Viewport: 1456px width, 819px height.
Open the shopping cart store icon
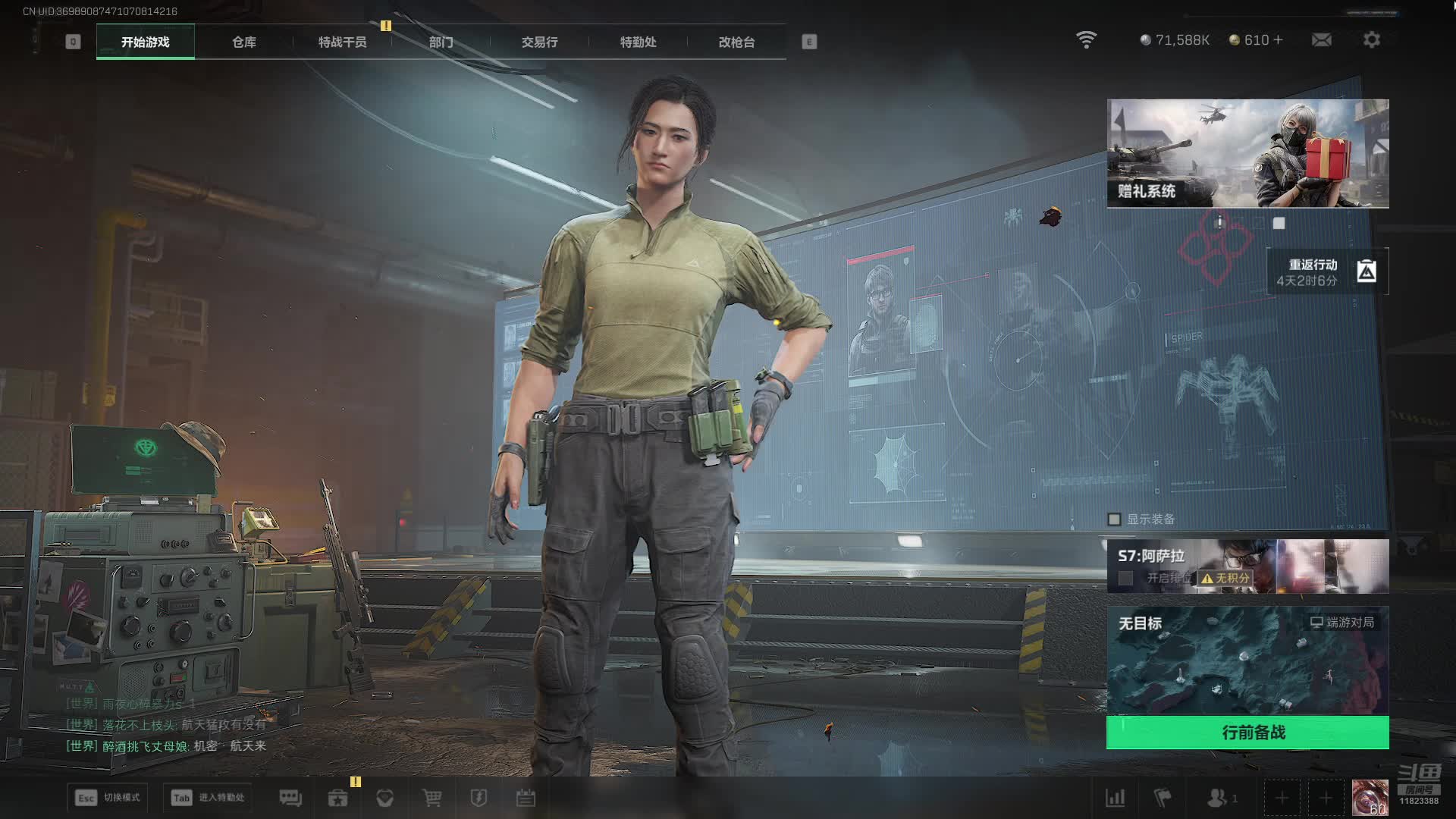pos(431,798)
